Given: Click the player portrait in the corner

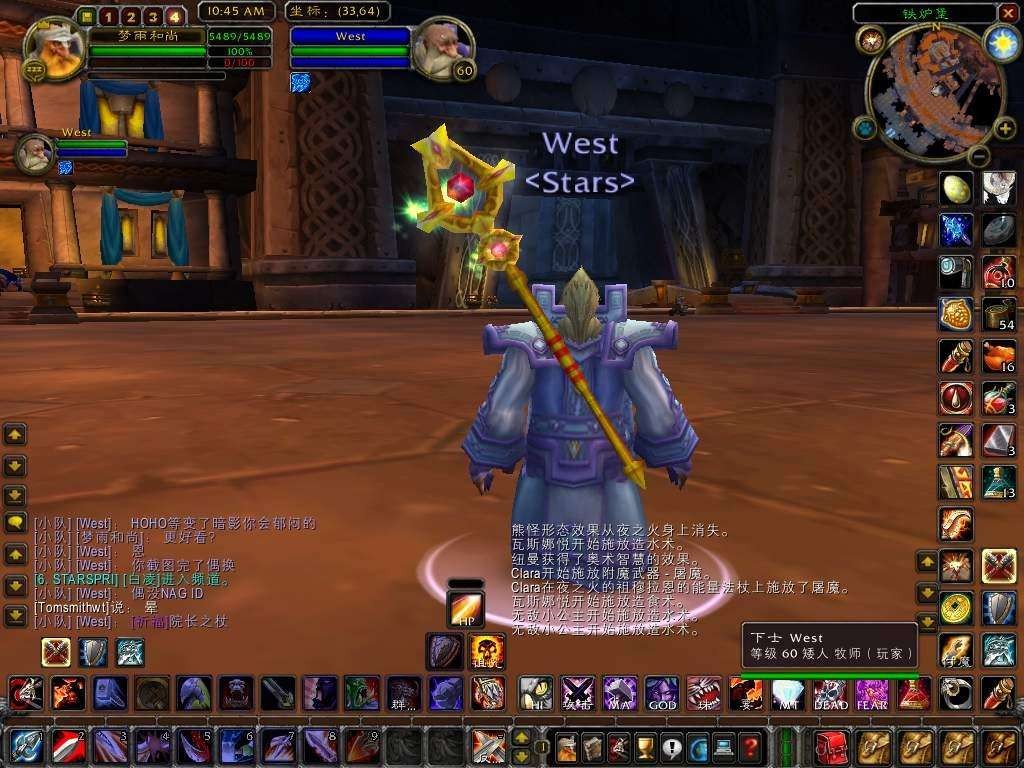Looking at the screenshot, I should pyautogui.click(x=50, y=45).
